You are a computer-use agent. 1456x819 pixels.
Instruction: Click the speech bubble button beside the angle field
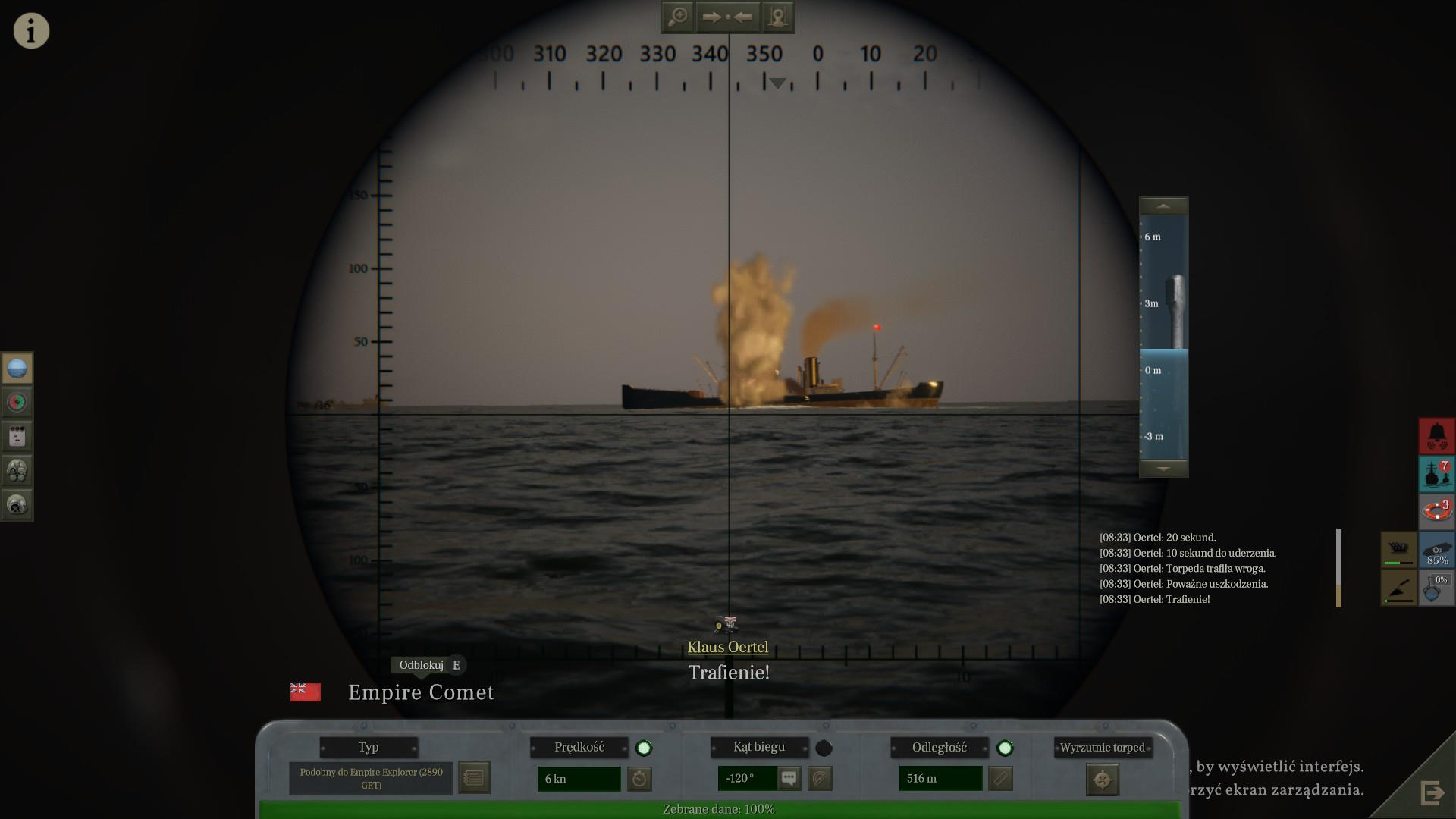tap(789, 778)
